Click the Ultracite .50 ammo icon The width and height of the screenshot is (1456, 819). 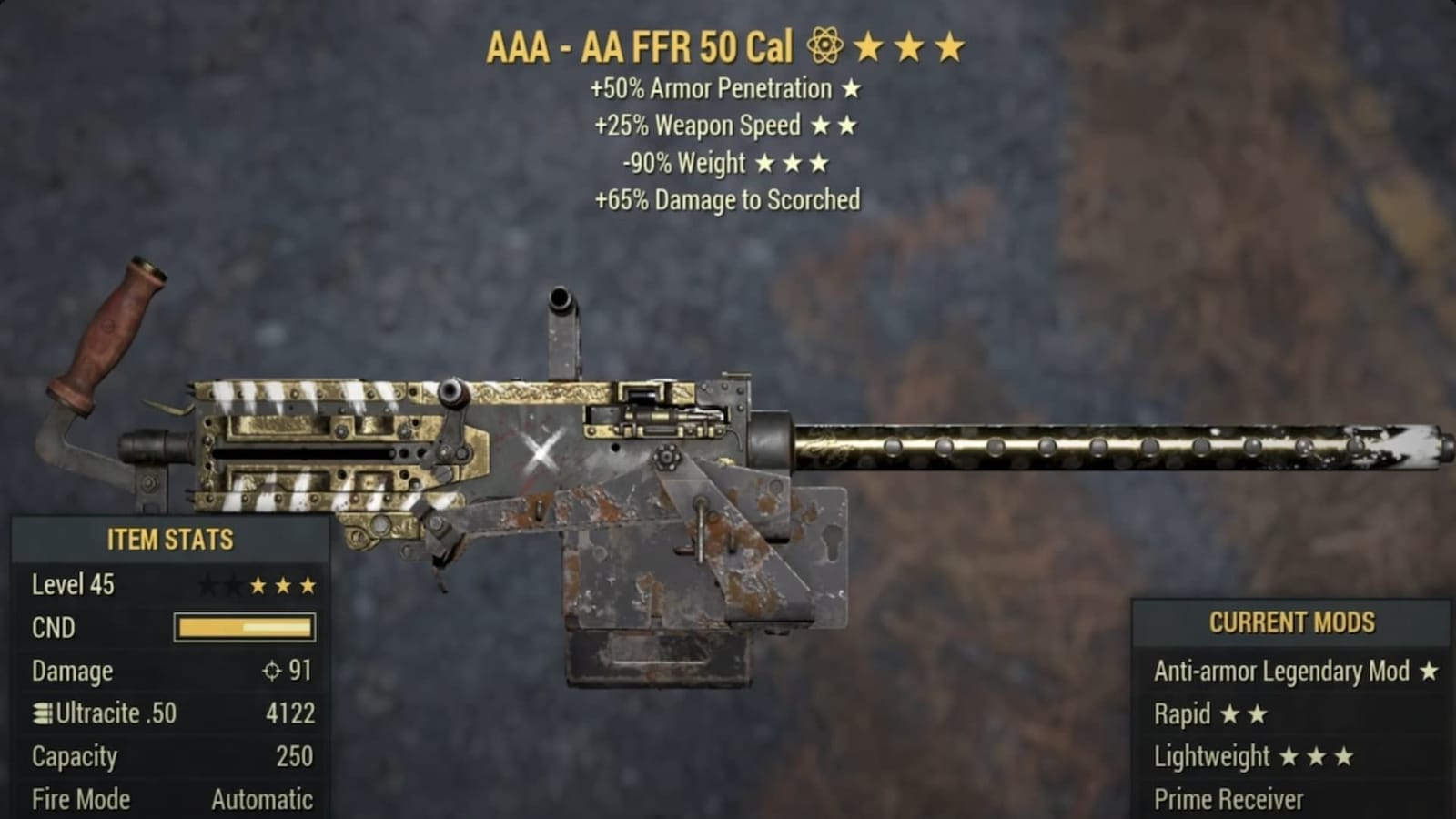tap(40, 713)
